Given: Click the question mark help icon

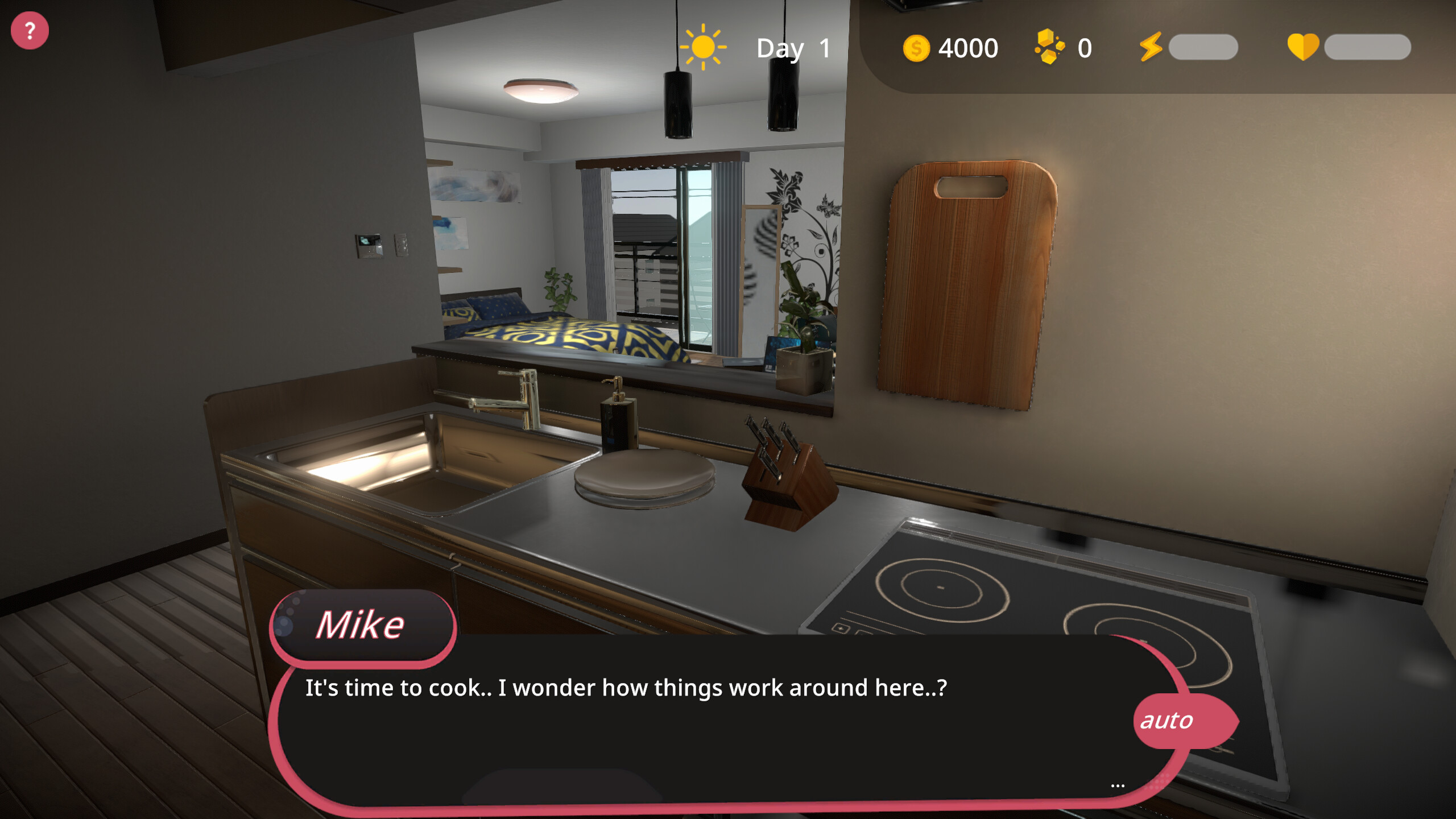Looking at the screenshot, I should (x=30, y=29).
